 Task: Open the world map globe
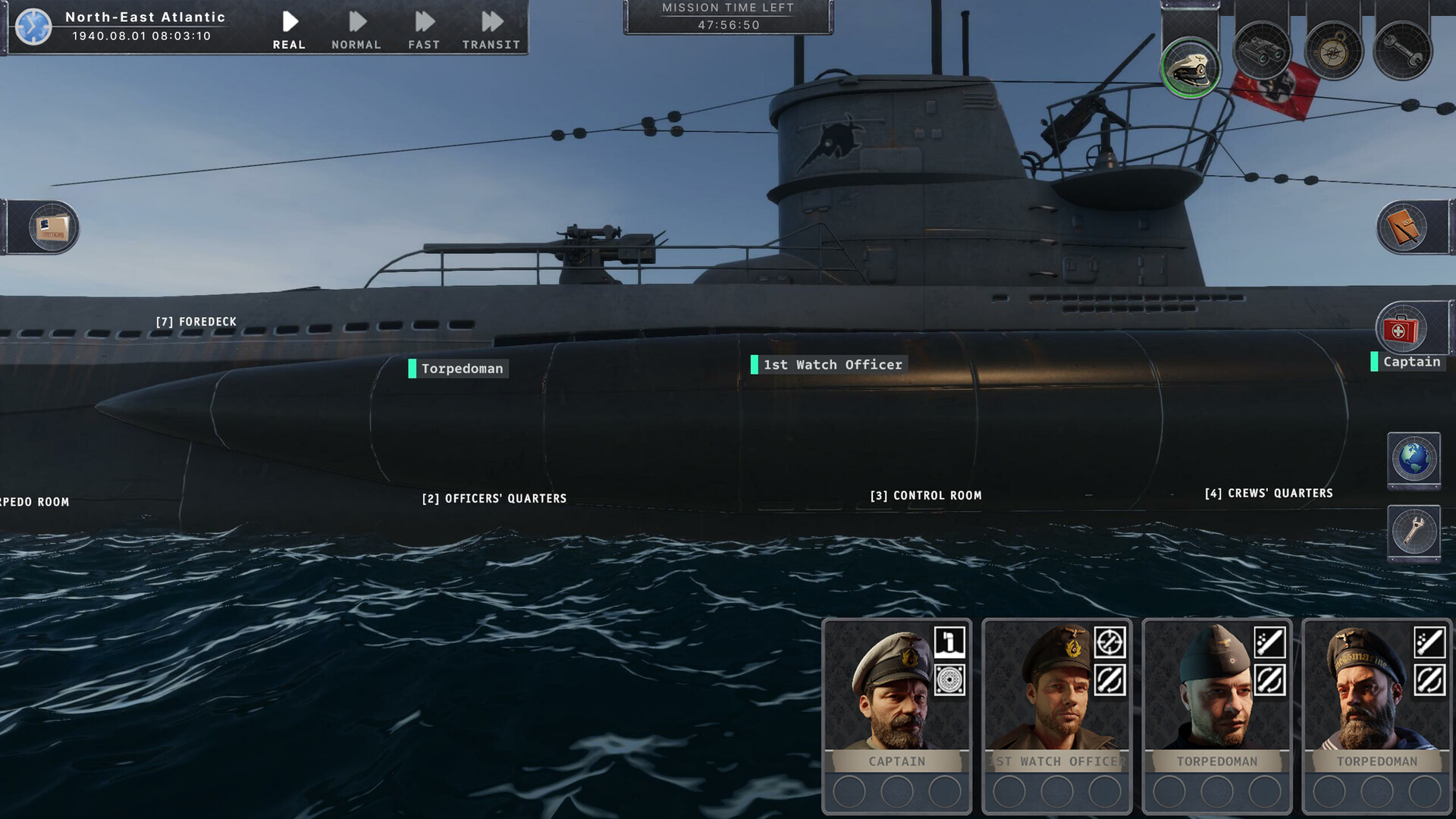1414,459
